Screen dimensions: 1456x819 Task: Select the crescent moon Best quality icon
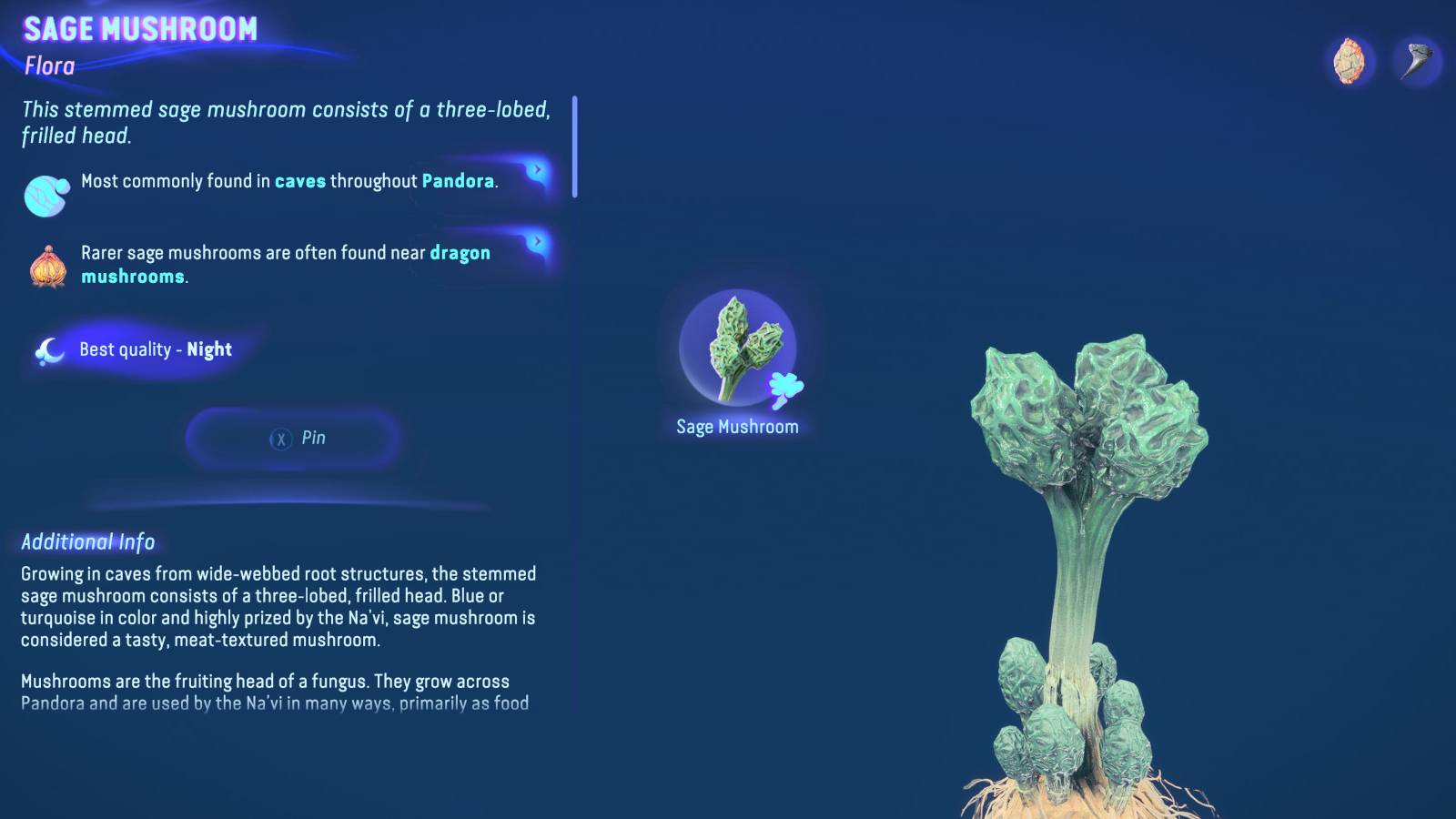pos(51,349)
